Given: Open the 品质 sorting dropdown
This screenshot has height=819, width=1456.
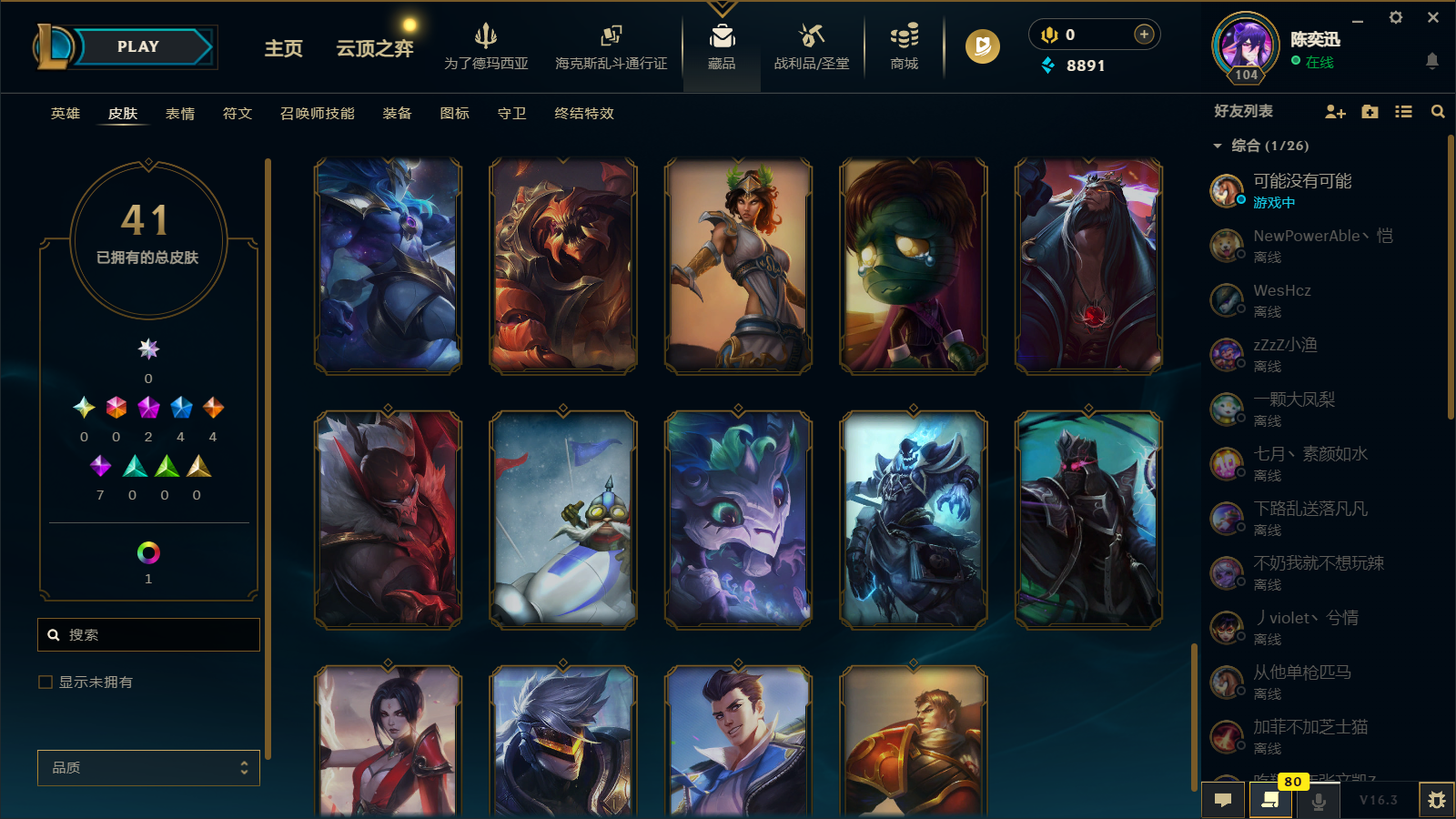Looking at the screenshot, I should pos(148,768).
